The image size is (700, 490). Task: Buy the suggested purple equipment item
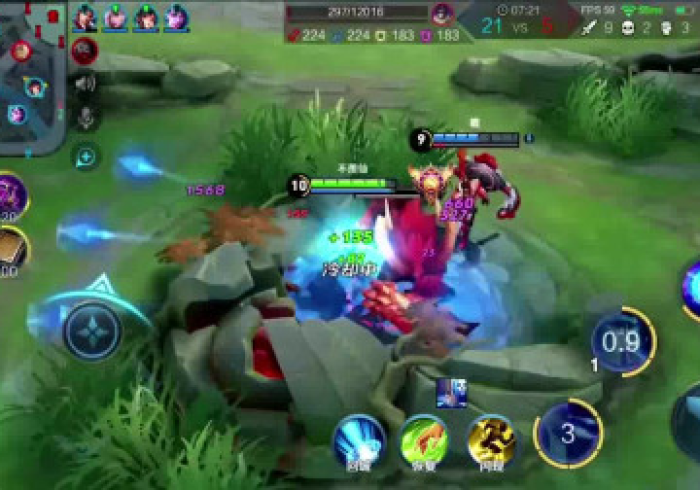(10, 195)
